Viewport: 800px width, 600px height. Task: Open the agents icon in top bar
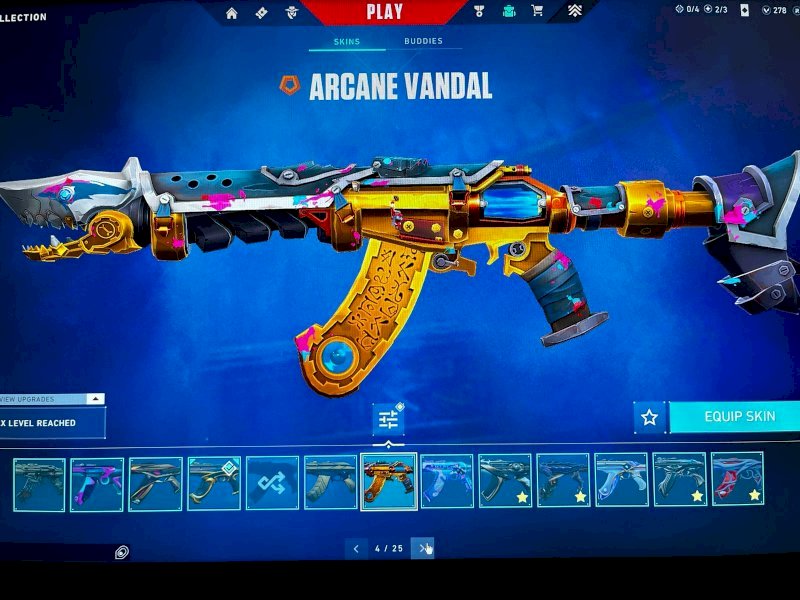point(292,13)
